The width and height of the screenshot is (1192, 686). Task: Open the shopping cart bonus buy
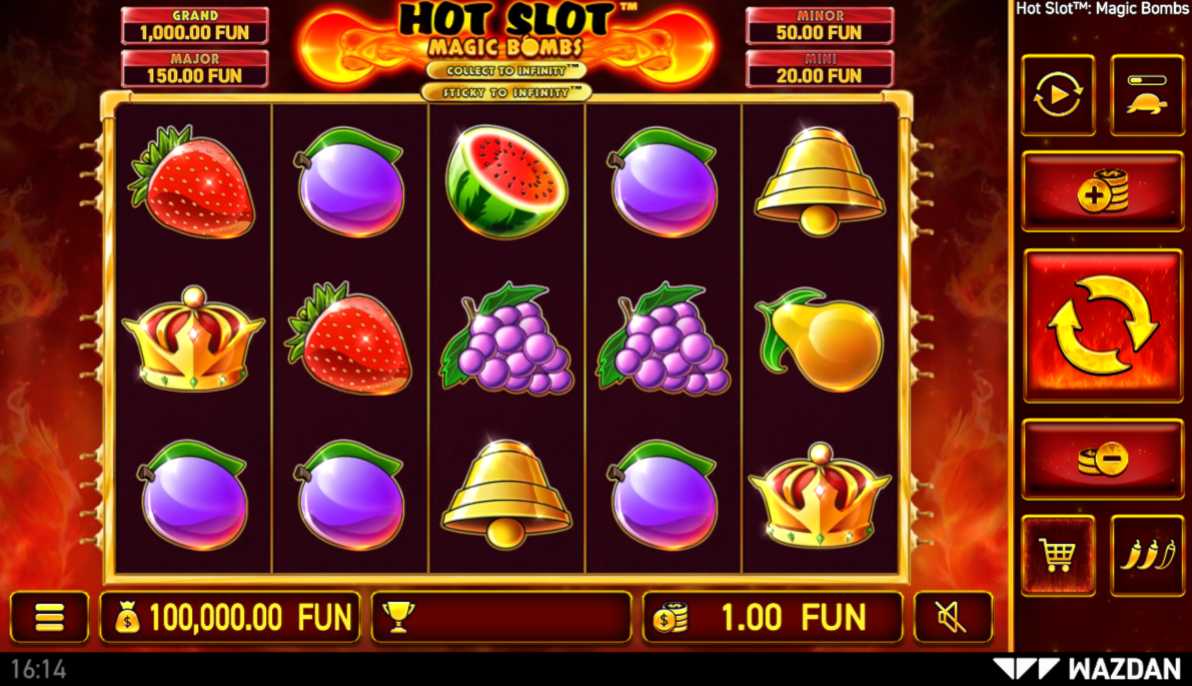(1058, 555)
